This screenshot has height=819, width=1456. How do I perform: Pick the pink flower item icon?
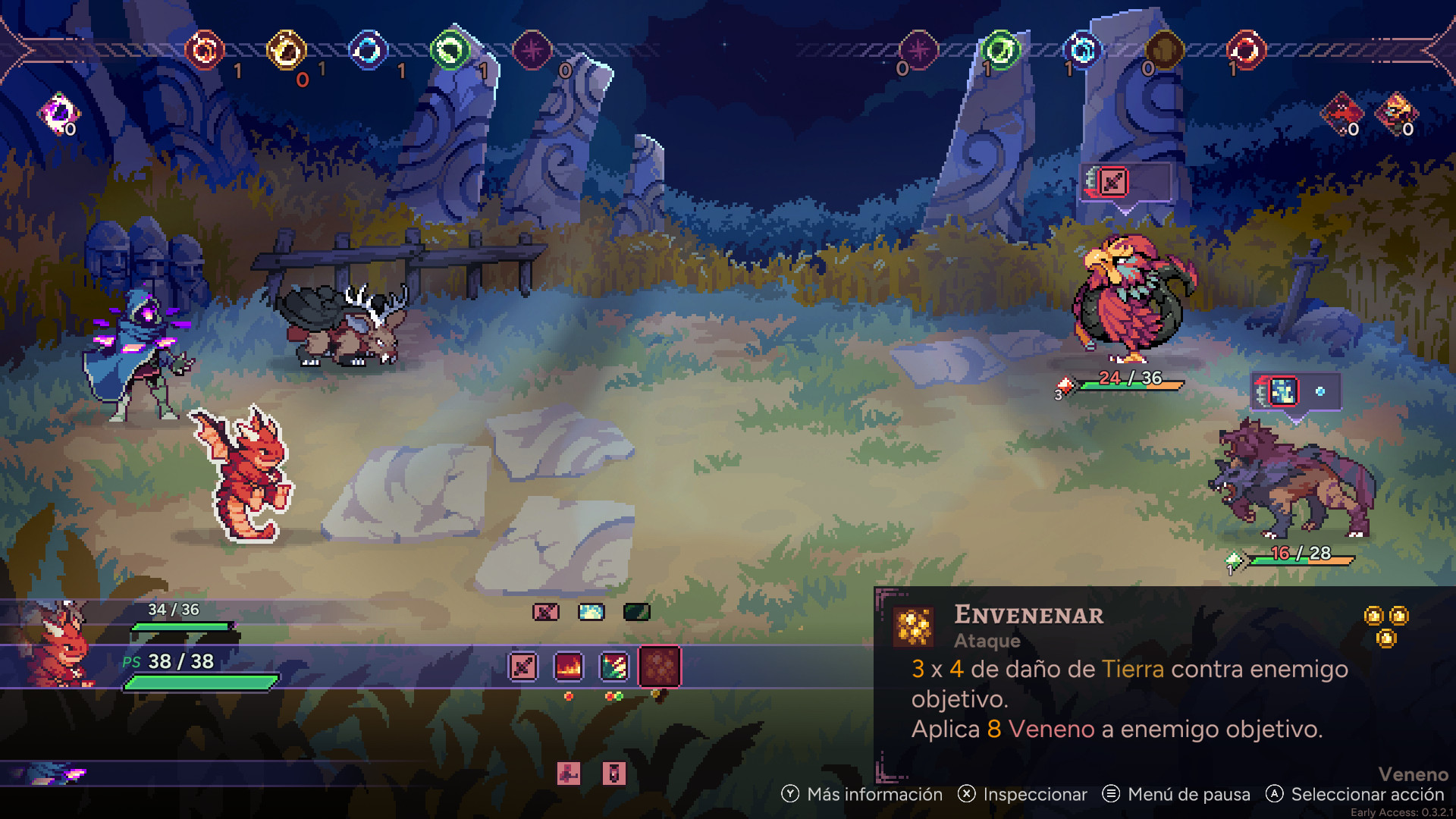coord(569,773)
